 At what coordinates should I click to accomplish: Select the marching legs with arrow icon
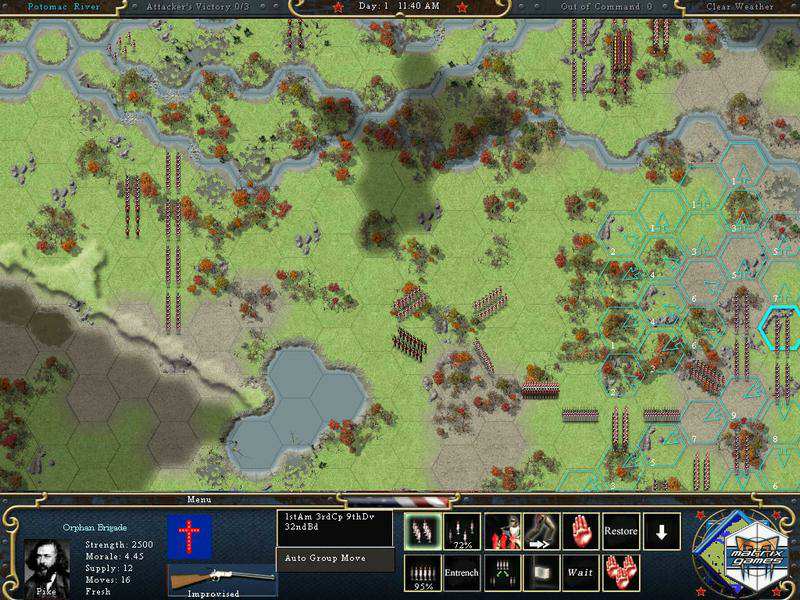click(542, 531)
